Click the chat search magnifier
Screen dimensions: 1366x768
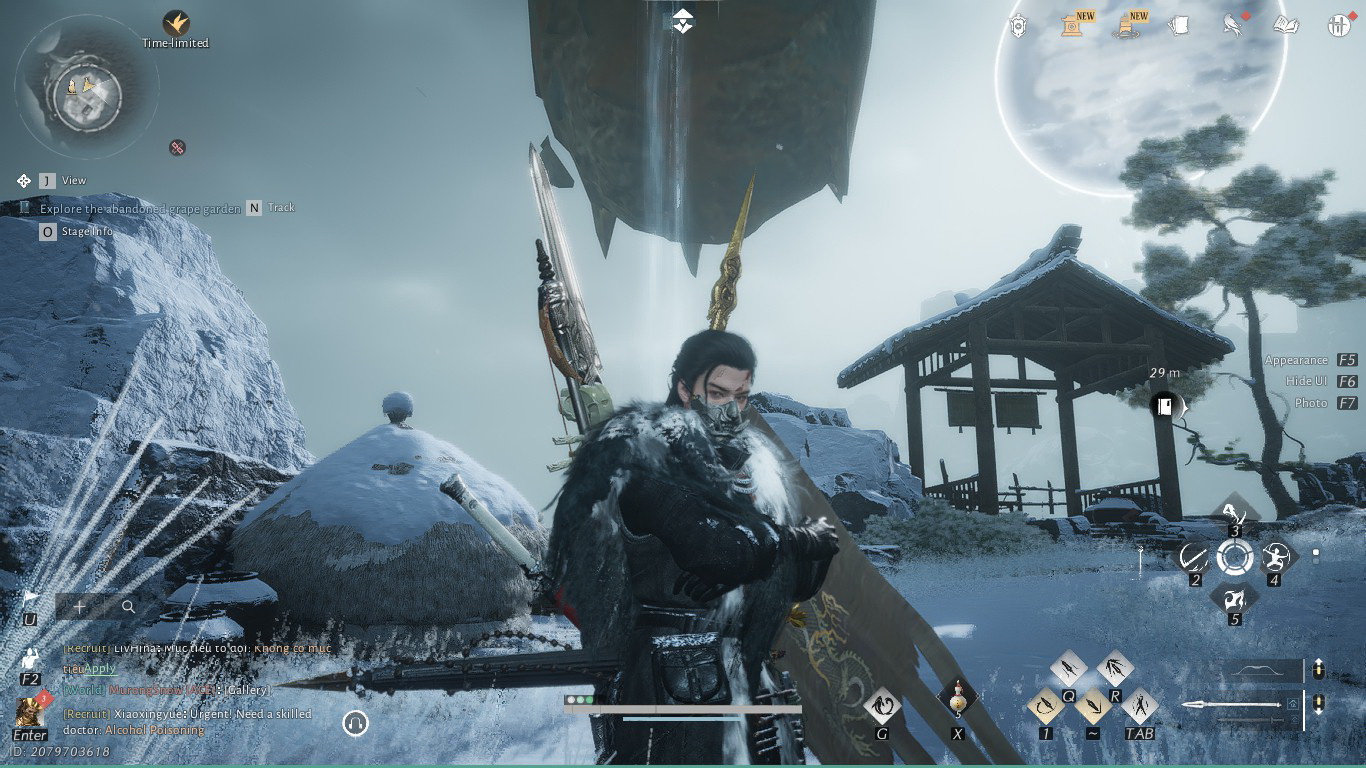click(129, 607)
